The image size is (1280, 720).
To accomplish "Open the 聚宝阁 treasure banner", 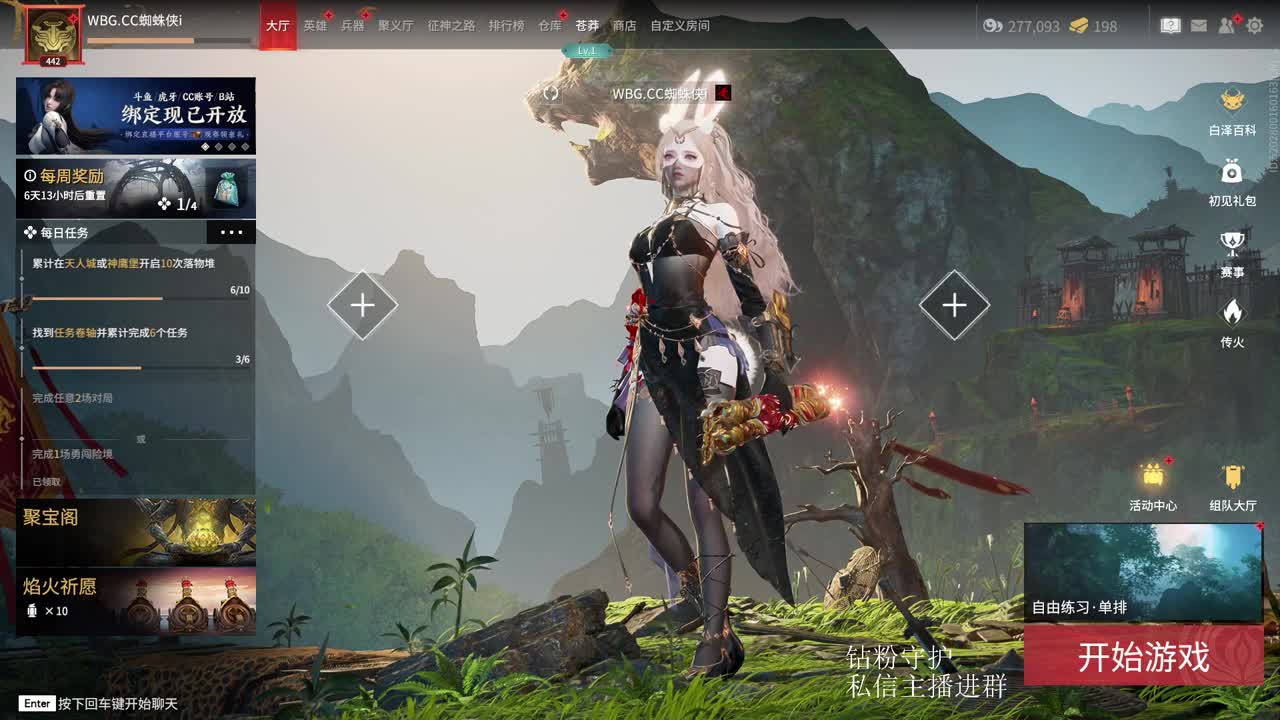I will tap(136, 532).
